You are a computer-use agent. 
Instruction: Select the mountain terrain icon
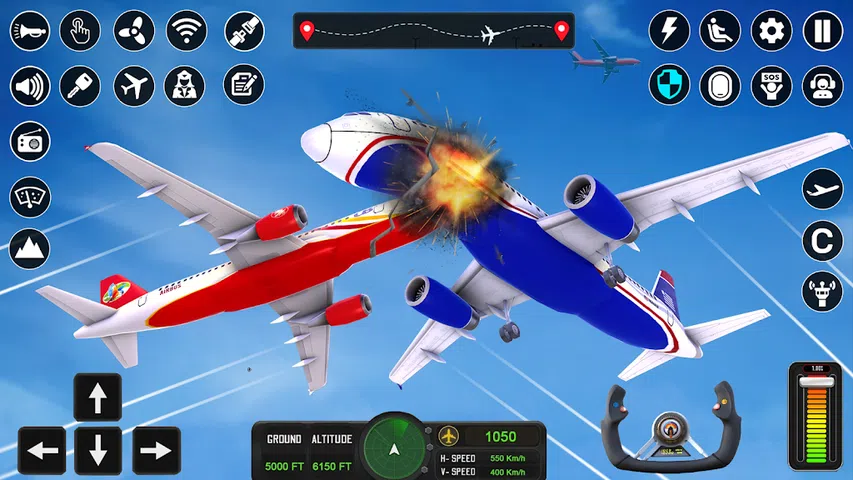(30, 247)
